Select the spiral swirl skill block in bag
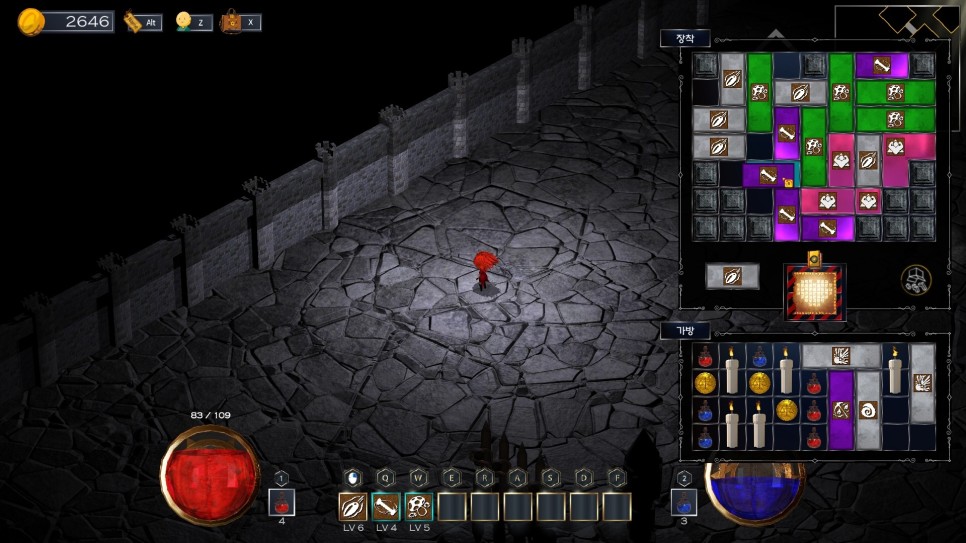The image size is (966, 543). tap(868, 409)
